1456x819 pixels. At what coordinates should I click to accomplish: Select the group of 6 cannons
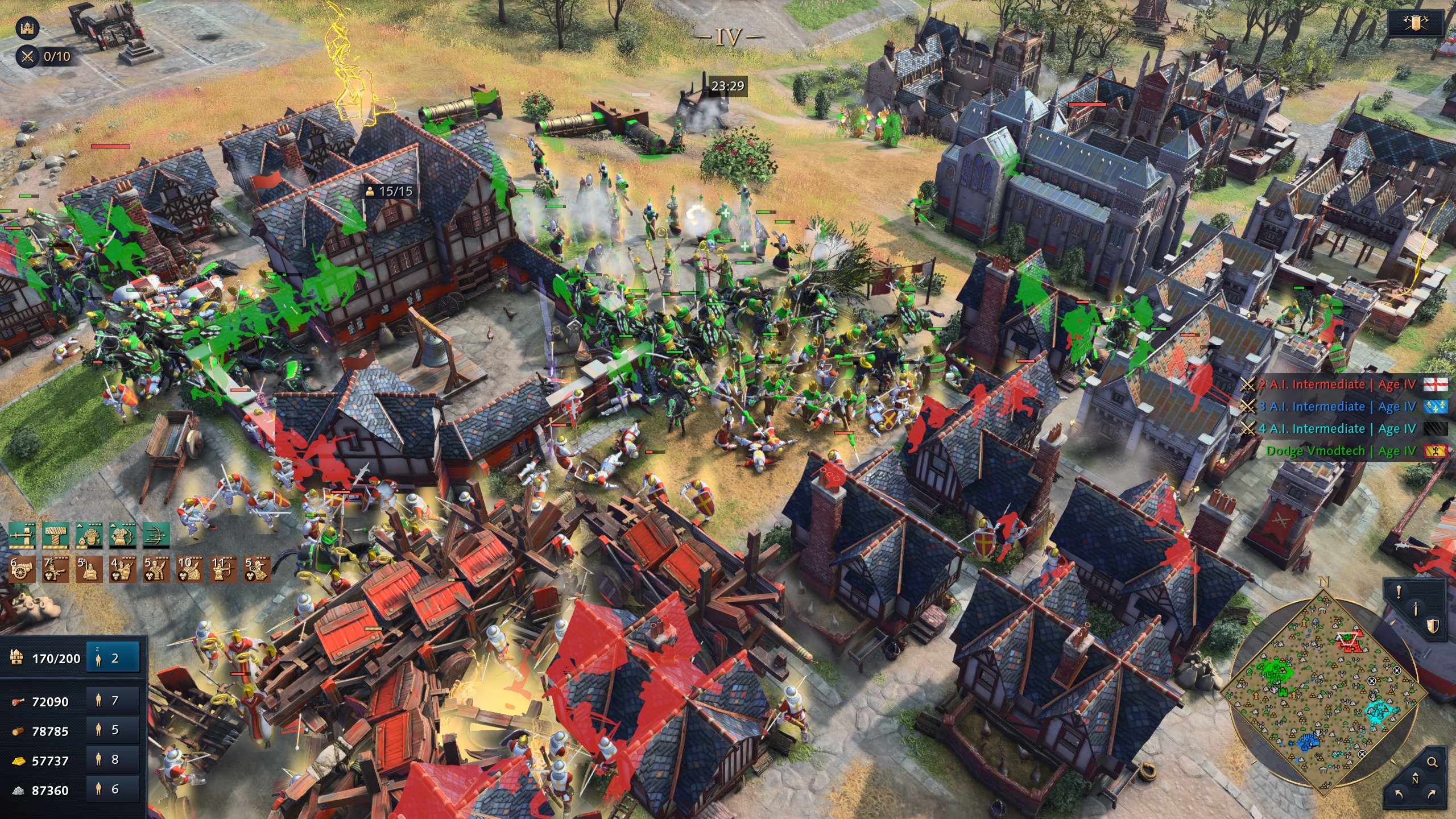[x=22, y=569]
